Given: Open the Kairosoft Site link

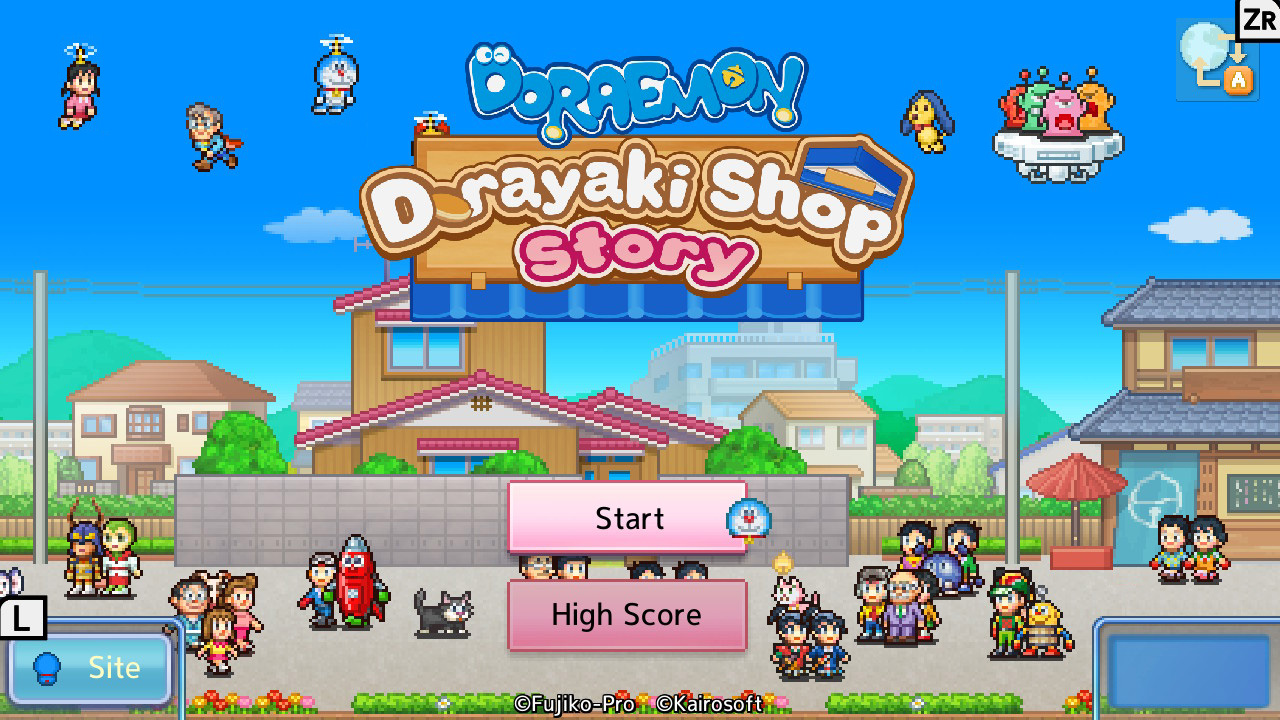Looking at the screenshot, I should [88, 668].
